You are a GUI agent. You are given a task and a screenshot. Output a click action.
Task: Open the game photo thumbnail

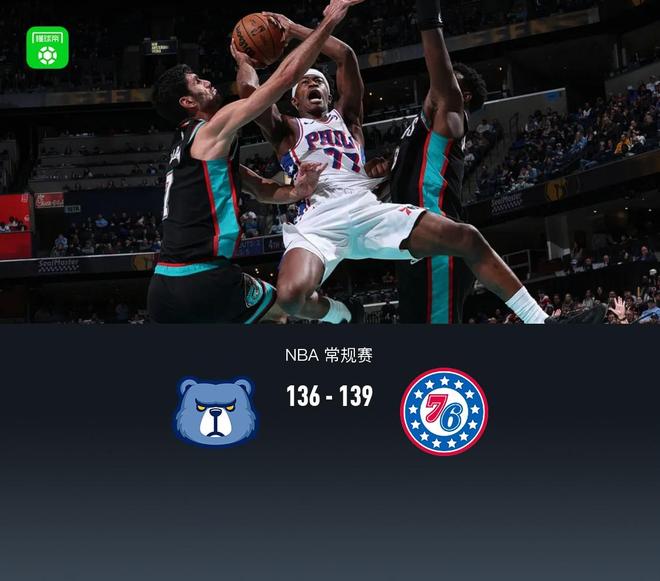tap(330, 162)
